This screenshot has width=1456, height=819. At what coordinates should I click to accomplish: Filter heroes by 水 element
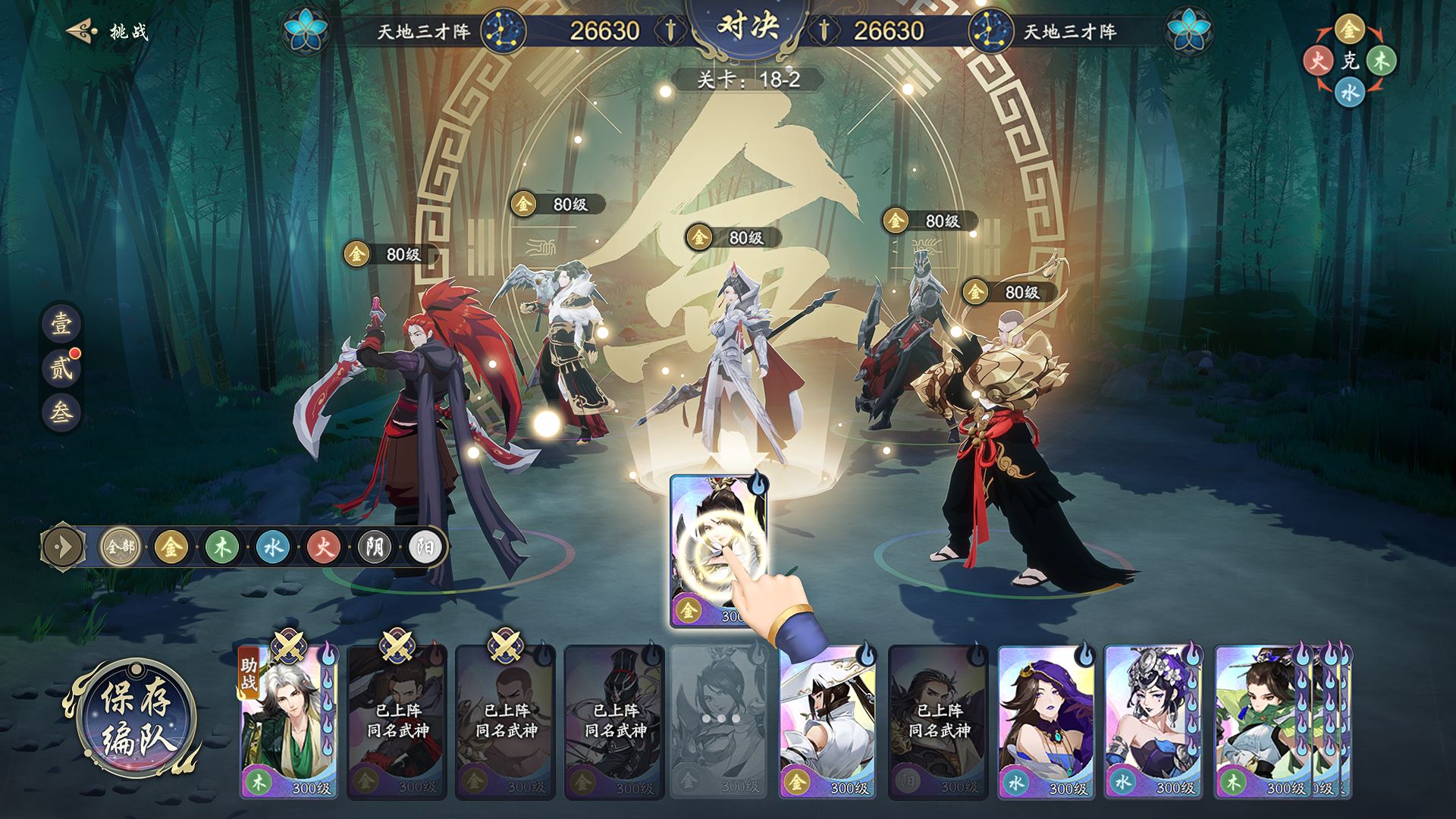coord(272,547)
